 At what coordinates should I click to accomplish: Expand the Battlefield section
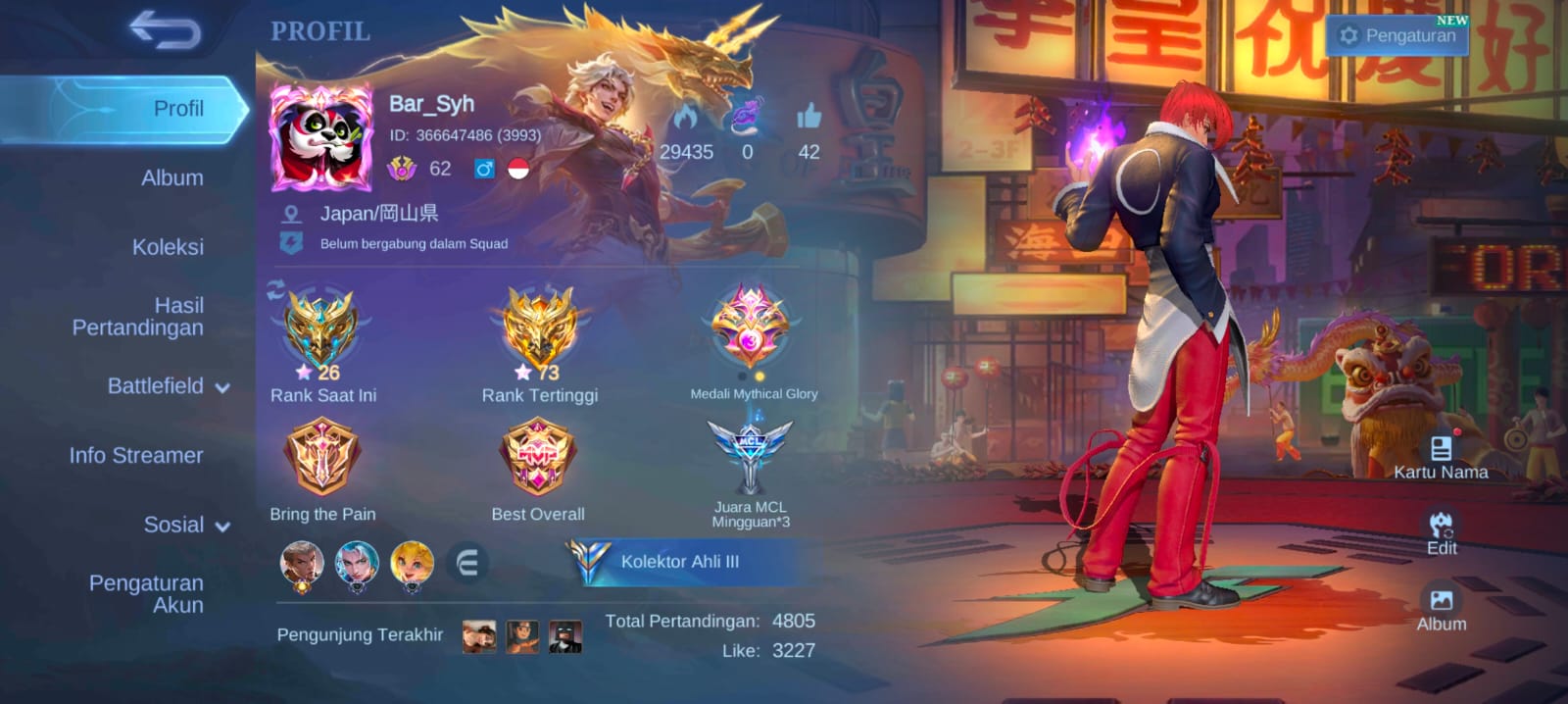tap(169, 386)
